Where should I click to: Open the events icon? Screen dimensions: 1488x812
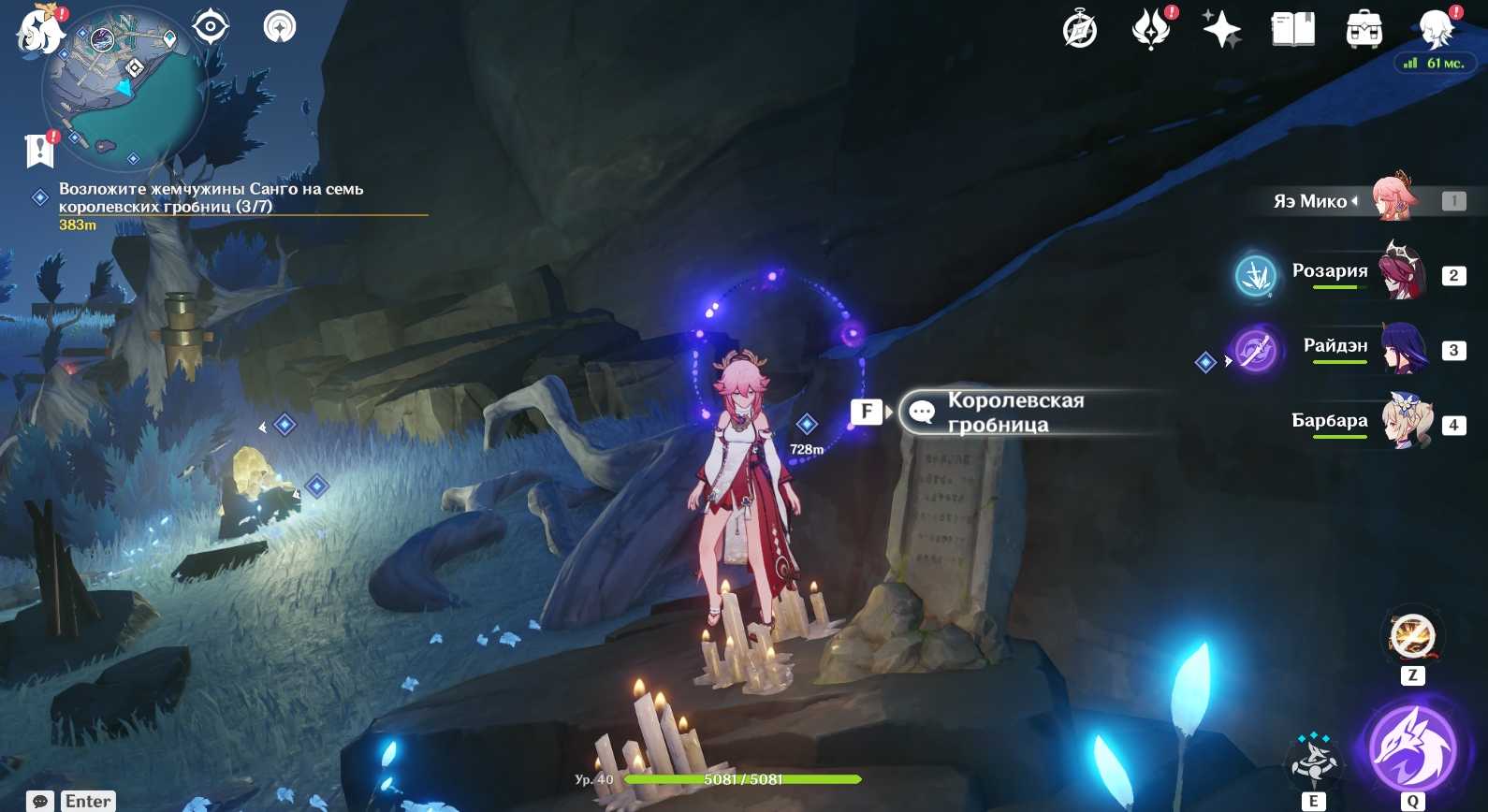pos(1151,29)
